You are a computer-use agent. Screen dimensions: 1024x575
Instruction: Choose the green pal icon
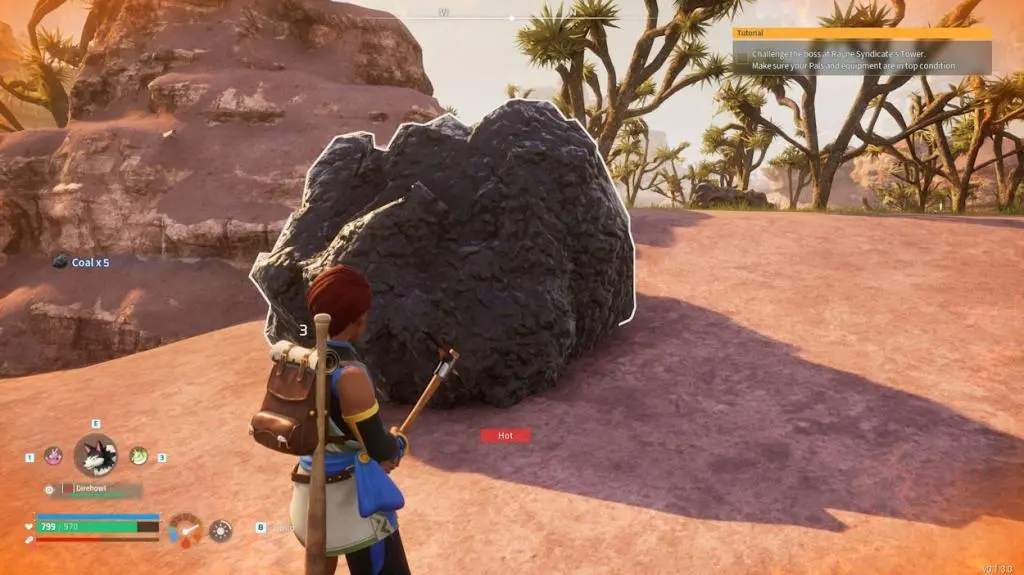click(x=138, y=456)
